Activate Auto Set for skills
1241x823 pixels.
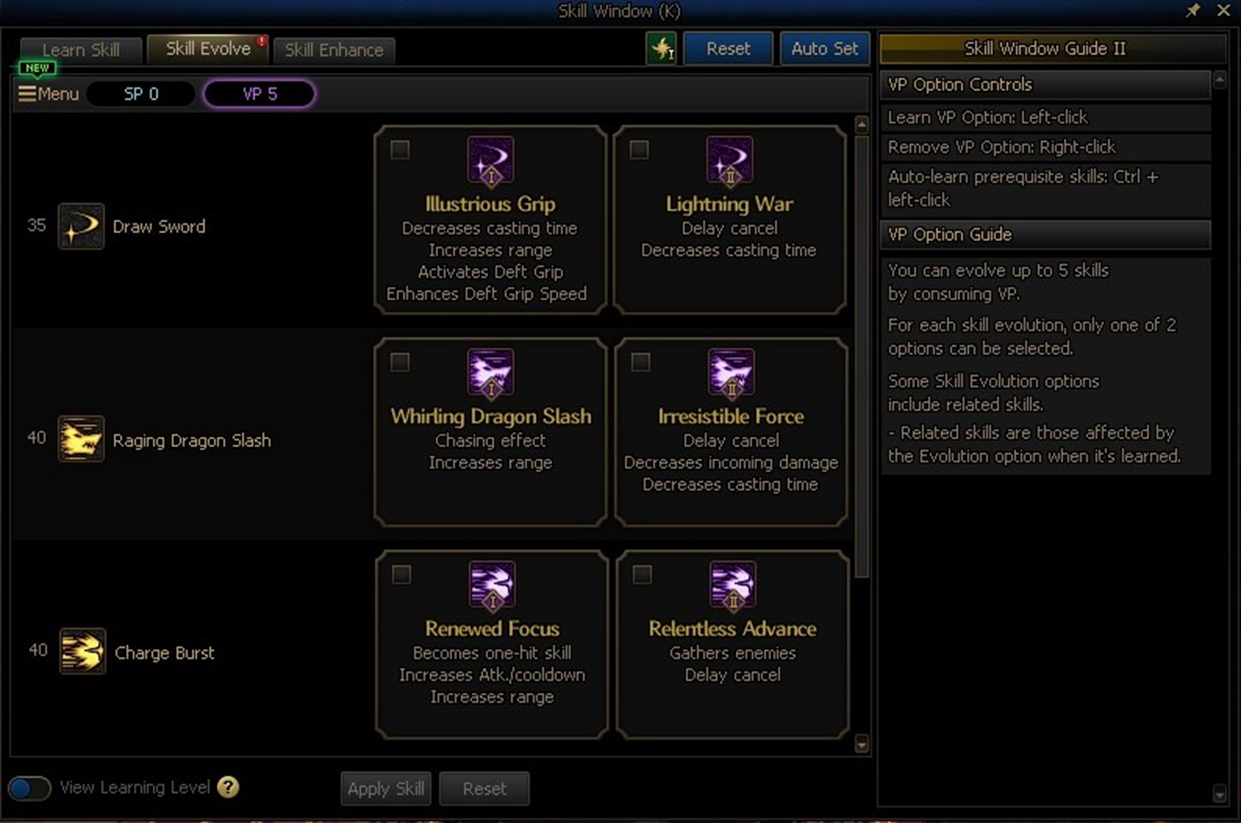(x=824, y=48)
